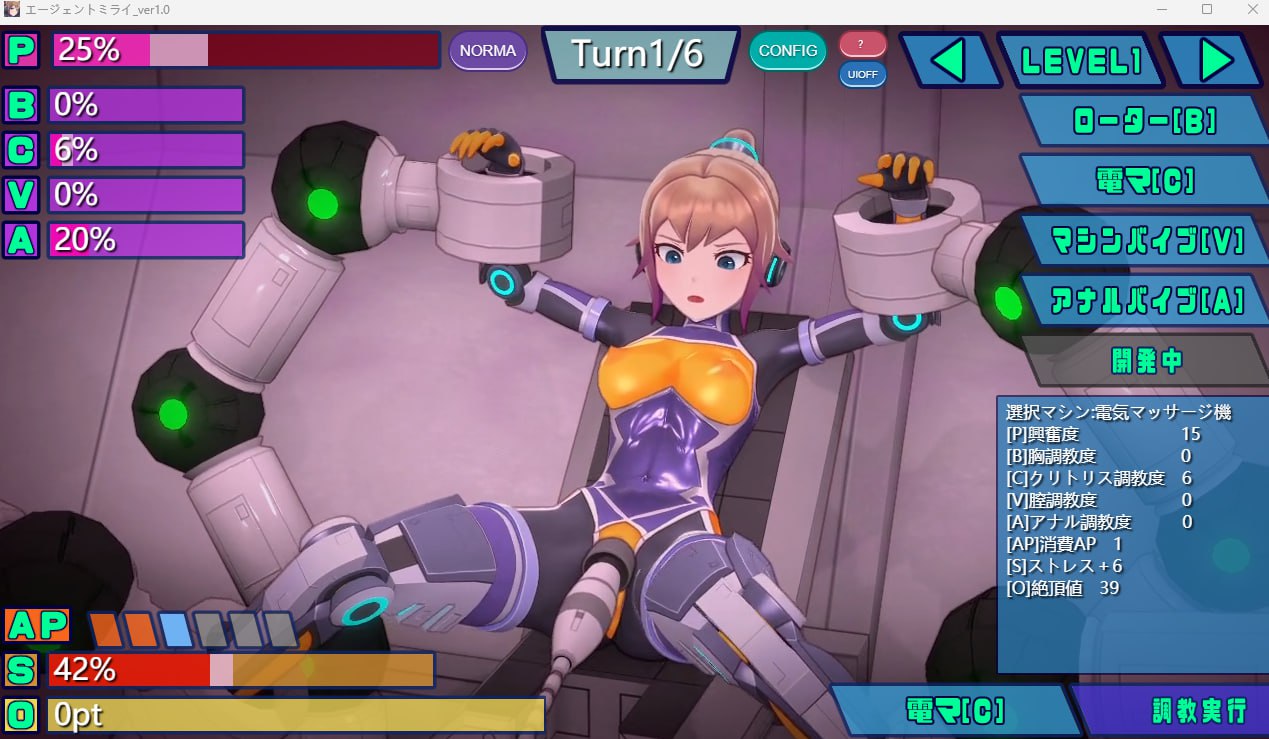Open the CONFIG menu

coord(788,50)
